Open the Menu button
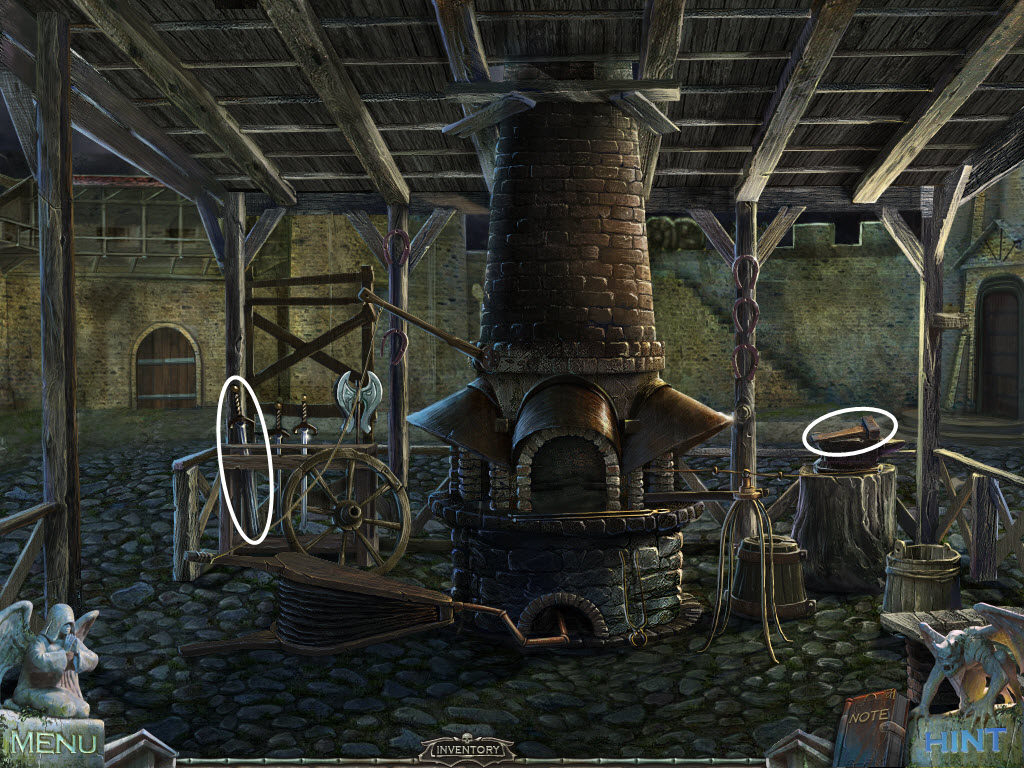Viewport: 1024px width, 768px height. [55, 742]
